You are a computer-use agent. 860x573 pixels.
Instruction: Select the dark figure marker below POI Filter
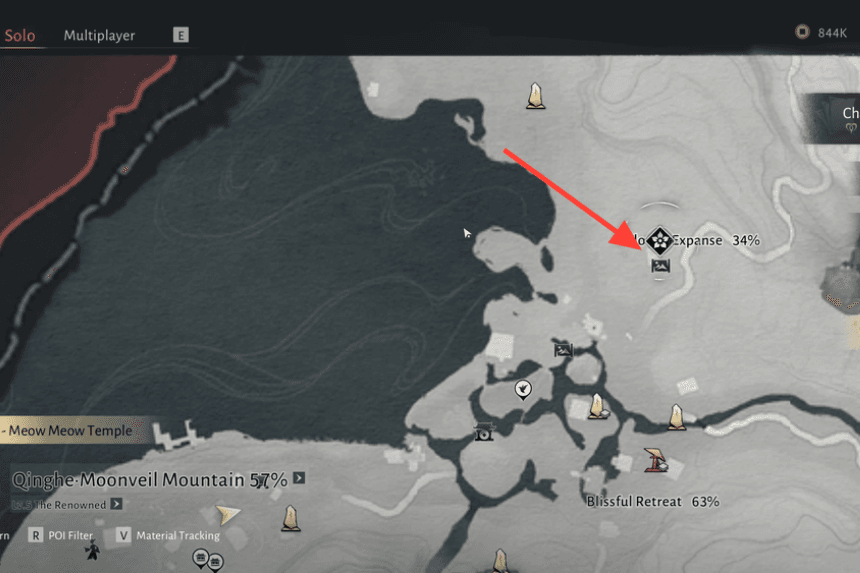coord(92,552)
